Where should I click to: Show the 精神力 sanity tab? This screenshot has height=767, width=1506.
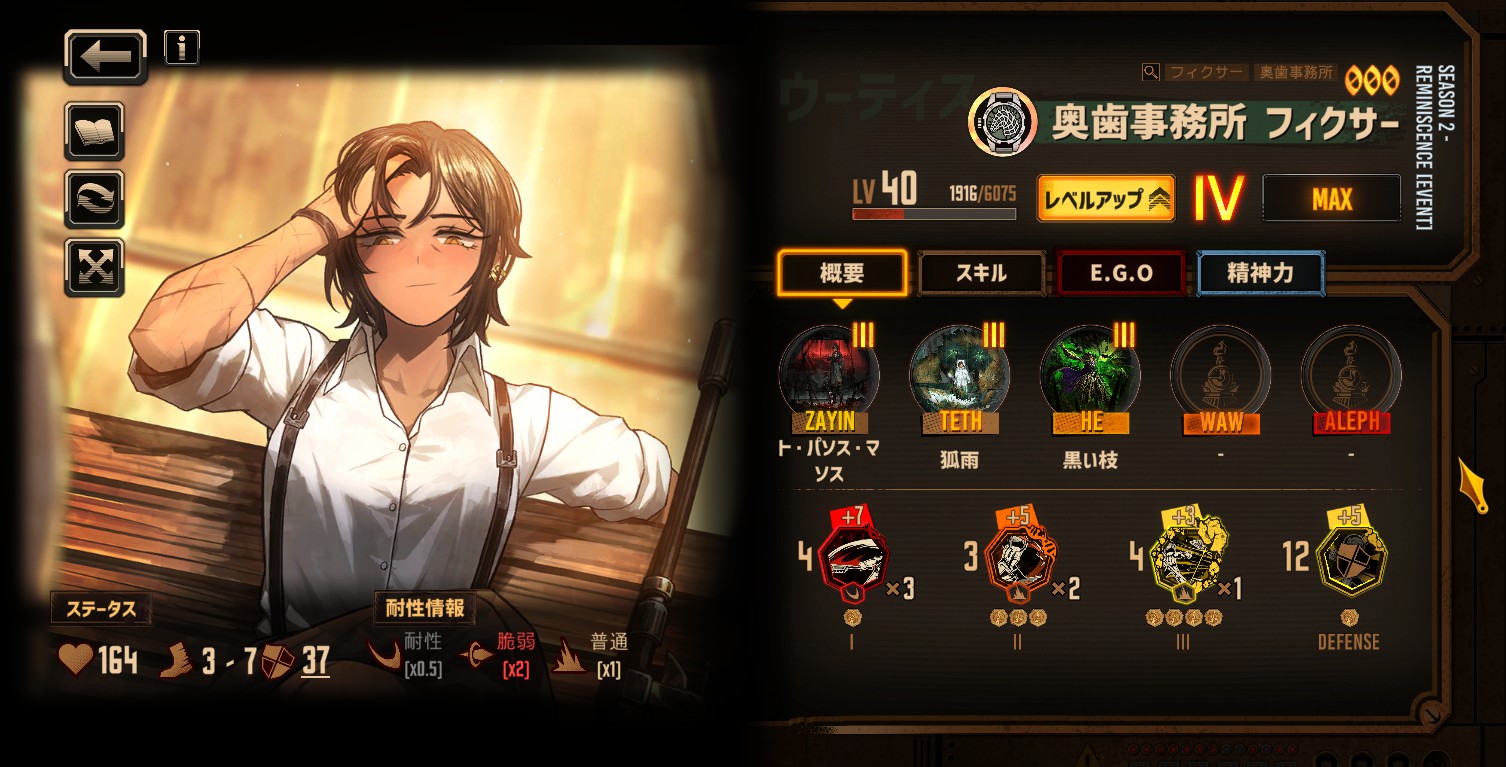click(x=1260, y=273)
